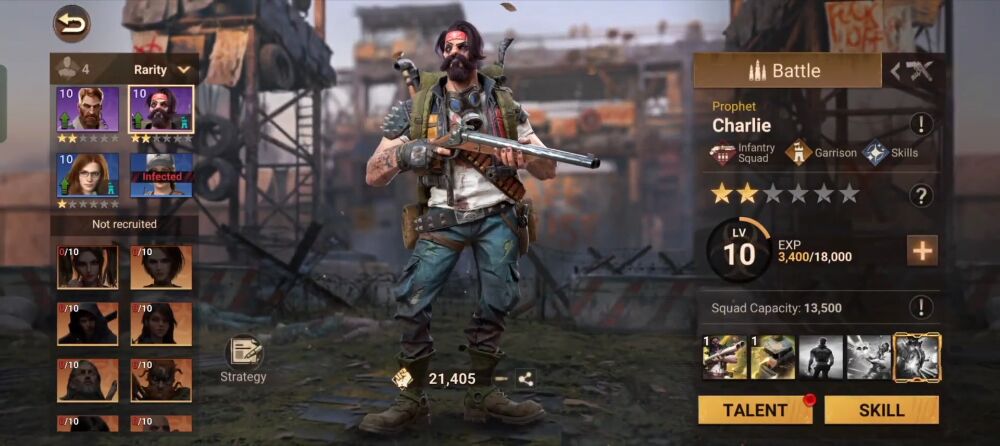1000x446 pixels.
Task: Open the TALENT screen
Action: [755, 410]
